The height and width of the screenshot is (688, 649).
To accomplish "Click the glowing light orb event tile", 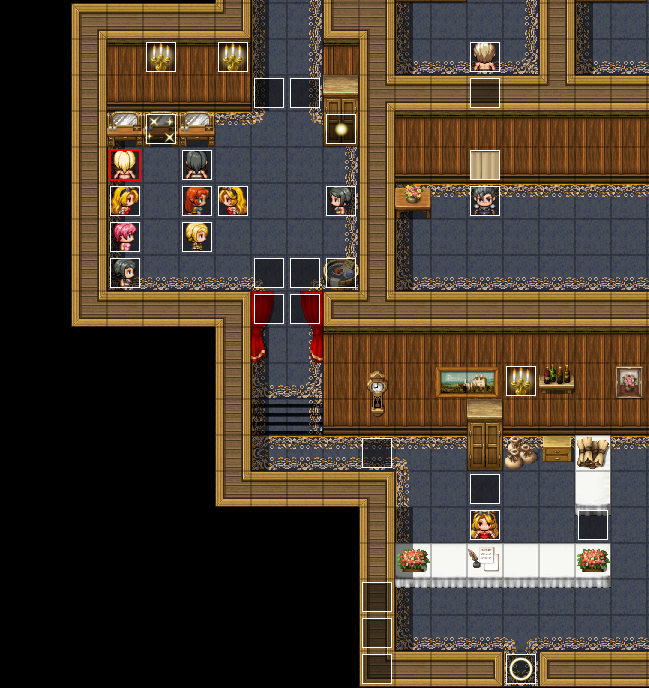I will [x=341, y=129].
